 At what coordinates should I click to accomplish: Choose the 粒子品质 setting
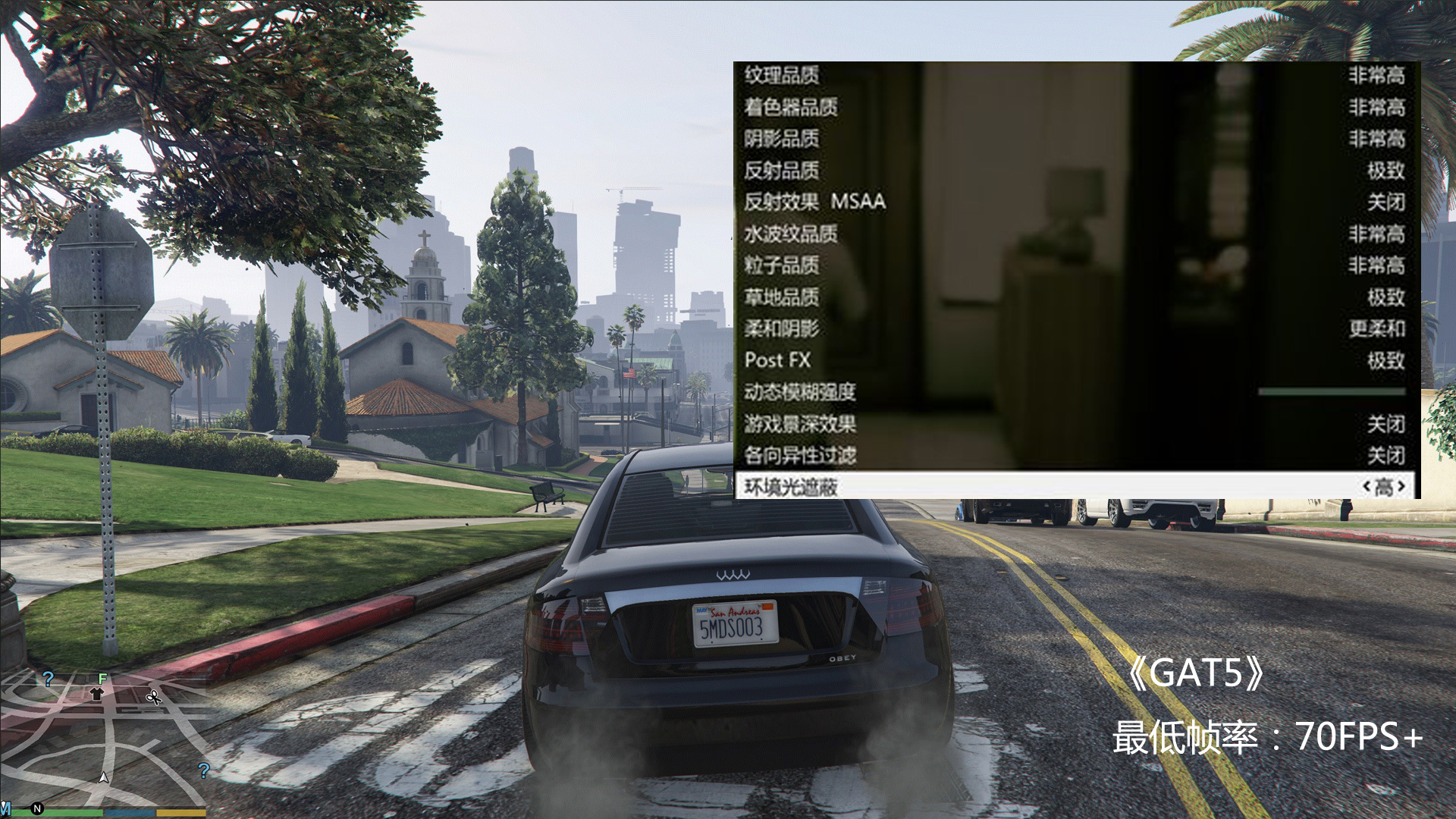pos(782,265)
